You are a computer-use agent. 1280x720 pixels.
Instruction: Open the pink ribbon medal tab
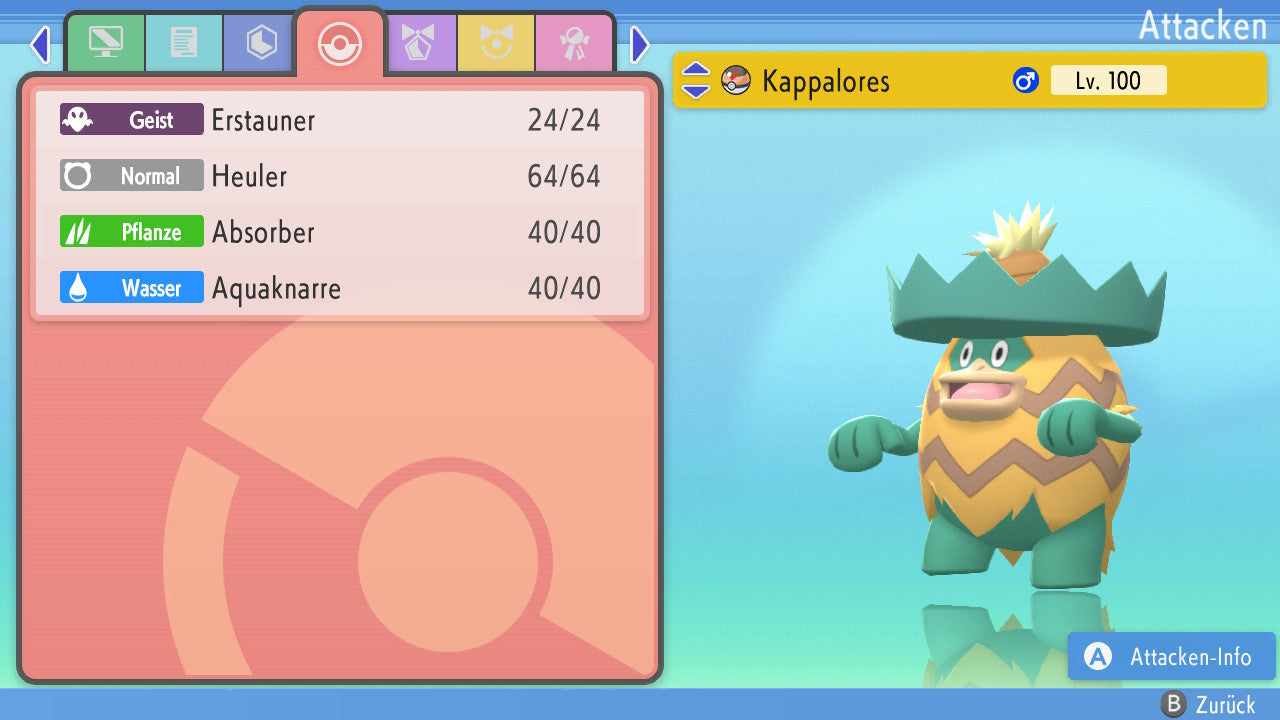pos(574,43)
